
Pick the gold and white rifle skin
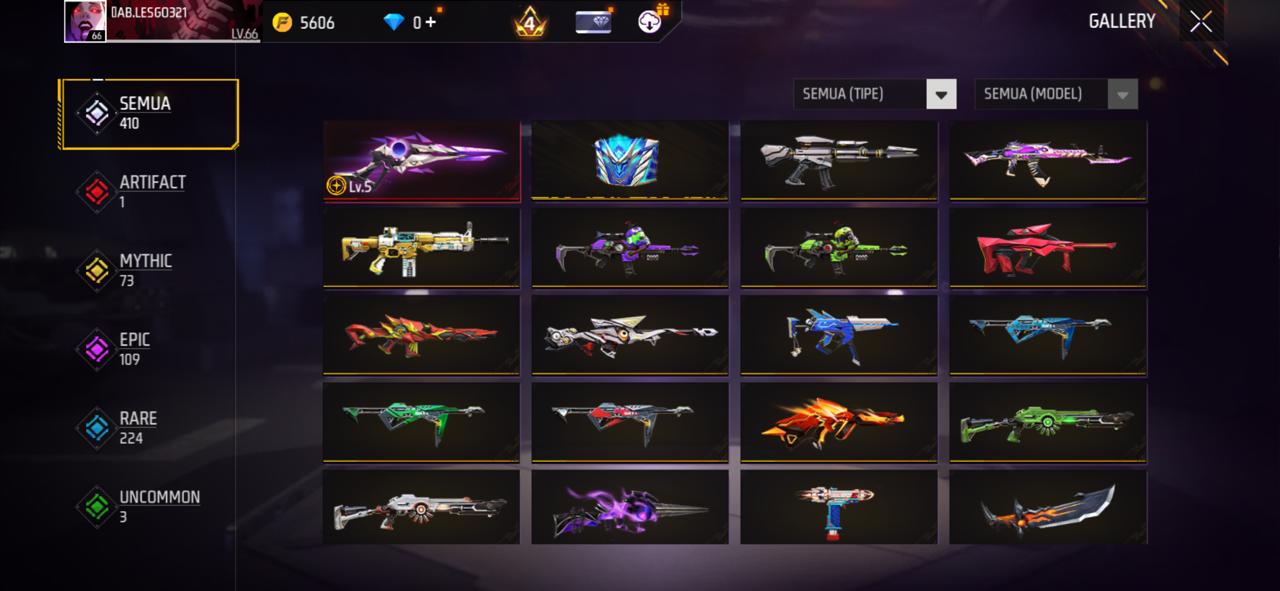421,248
